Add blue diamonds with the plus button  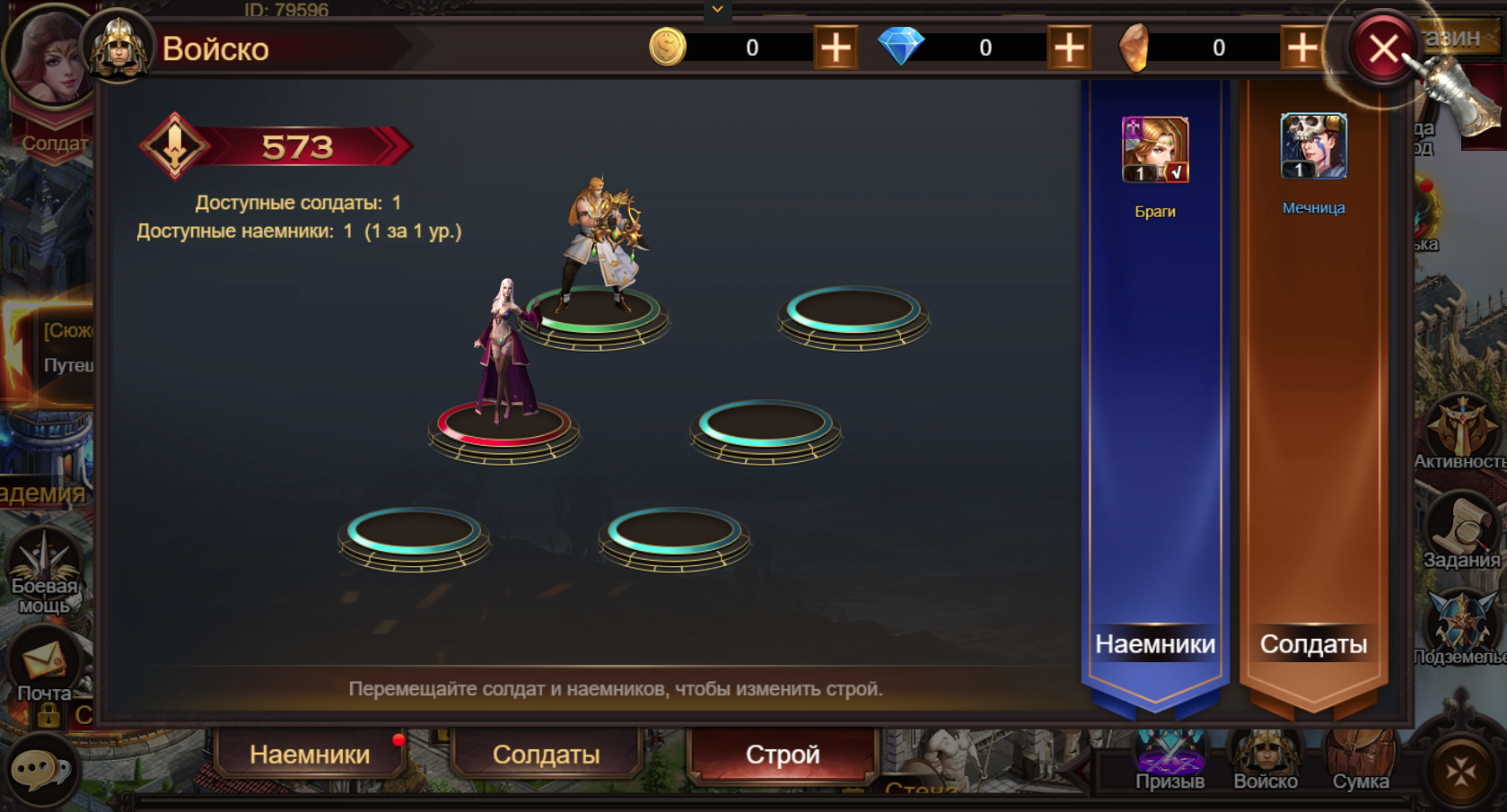point(1068,48)
